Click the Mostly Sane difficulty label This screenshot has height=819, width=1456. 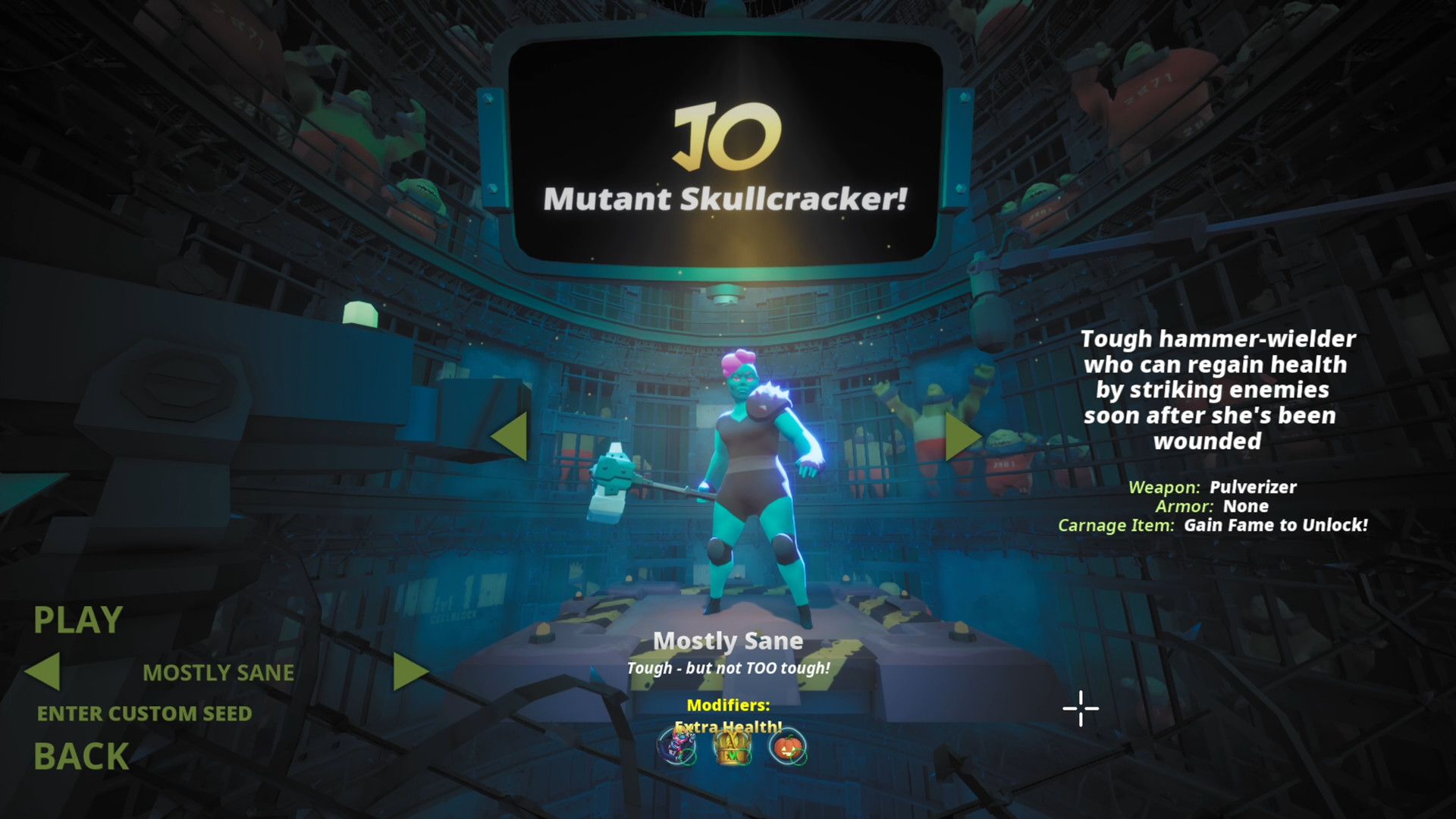click(x=728, y=641)
